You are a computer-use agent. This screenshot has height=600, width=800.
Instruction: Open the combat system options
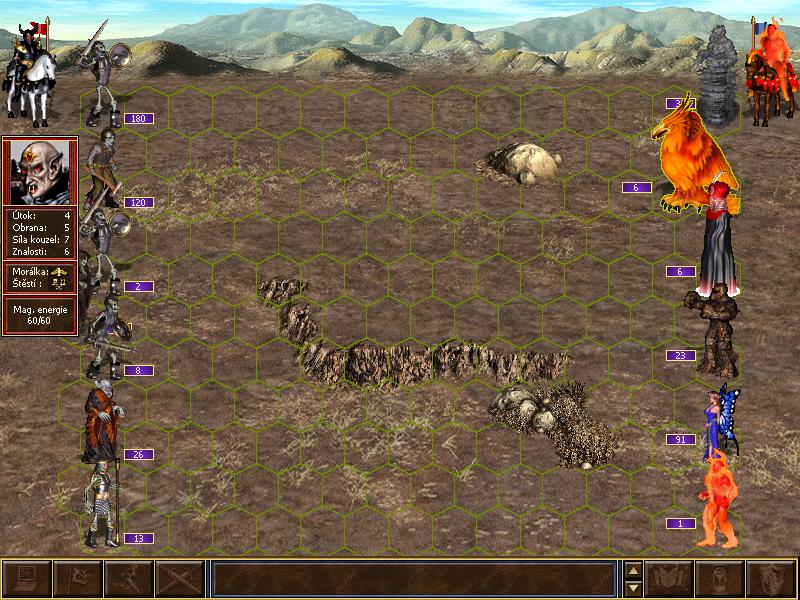coord(26,578)
